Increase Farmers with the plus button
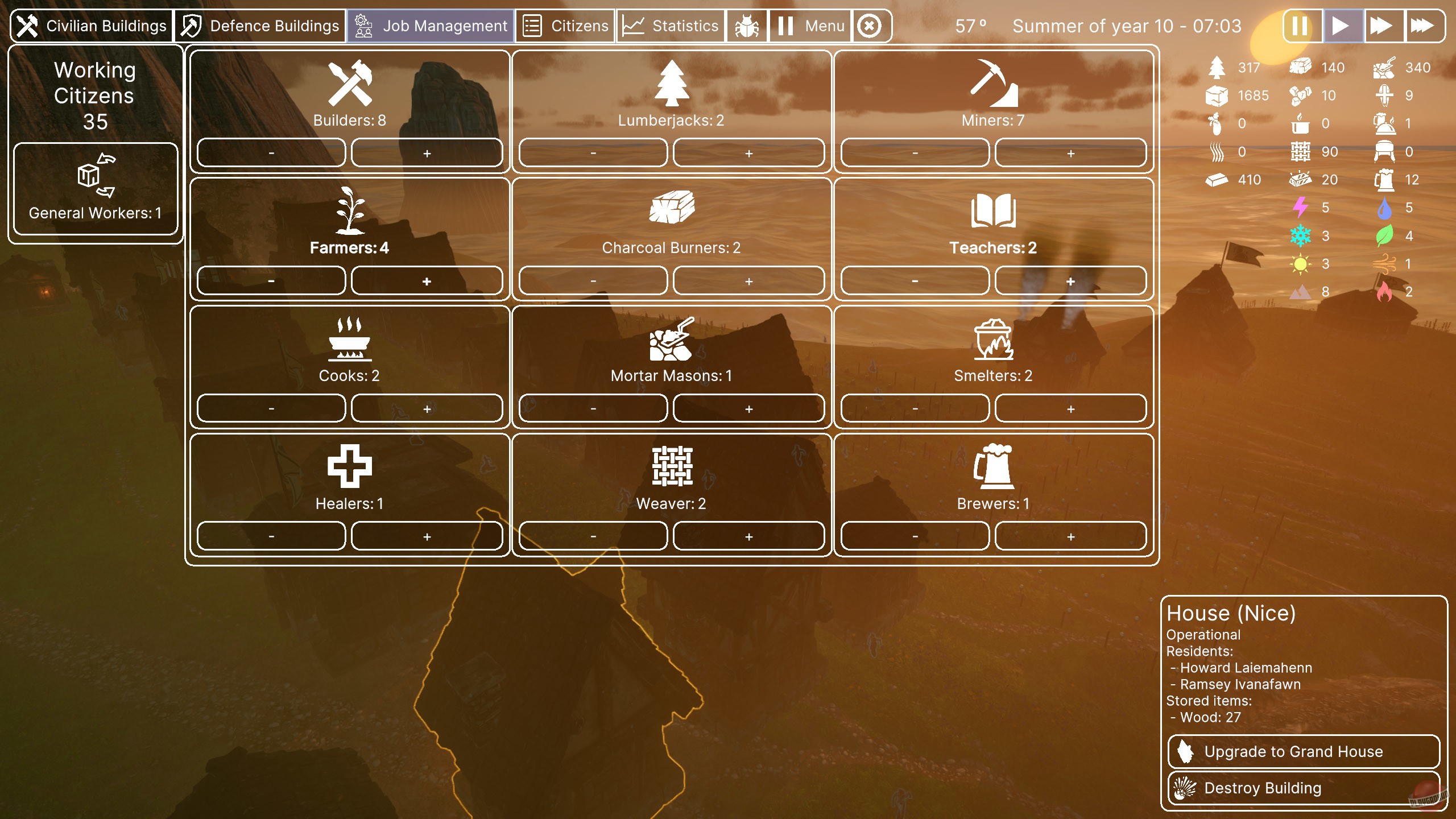The image size is (1456, 819). click(x=428, y=280)
